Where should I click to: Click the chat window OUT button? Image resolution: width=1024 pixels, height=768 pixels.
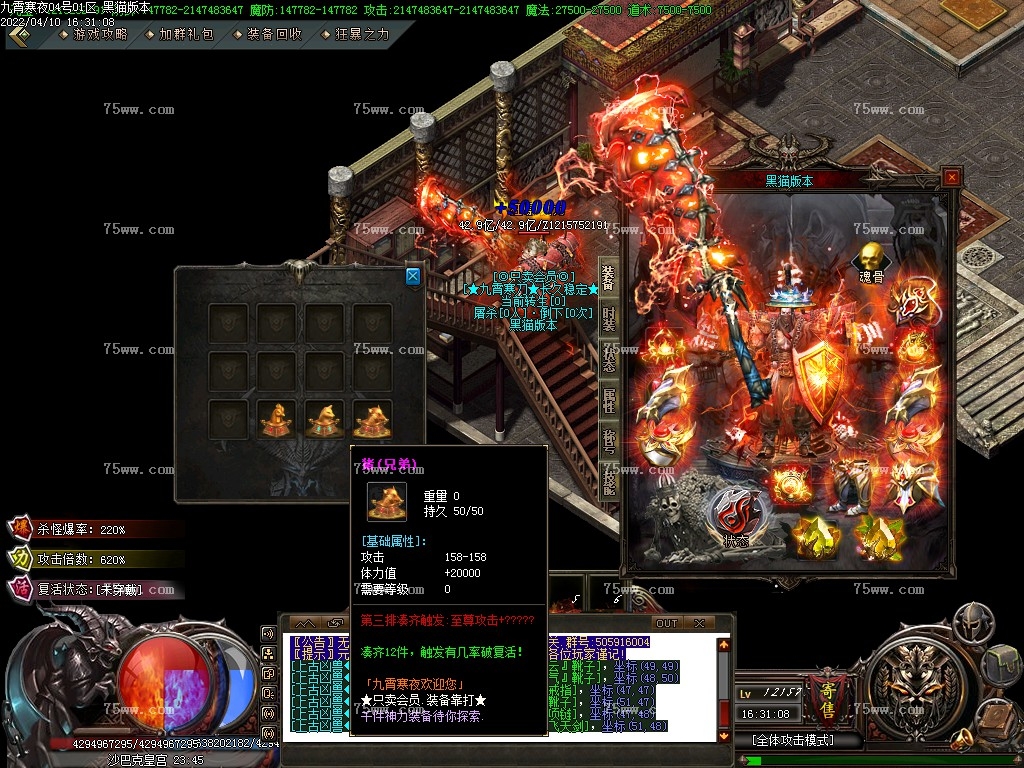click(x=666, y=623)
